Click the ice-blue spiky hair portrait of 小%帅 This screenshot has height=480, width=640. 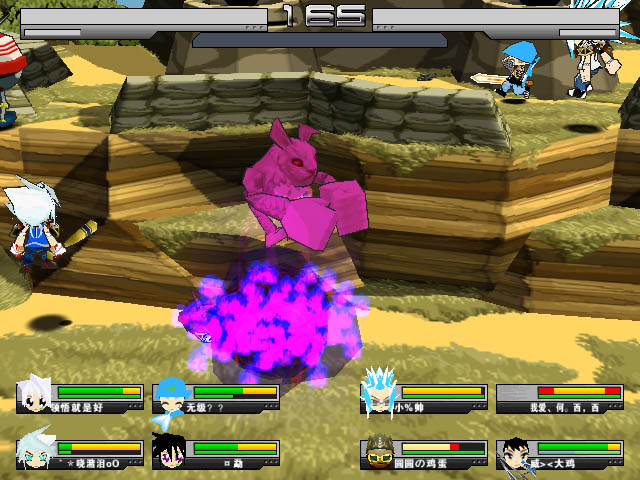tap(378, 390)
